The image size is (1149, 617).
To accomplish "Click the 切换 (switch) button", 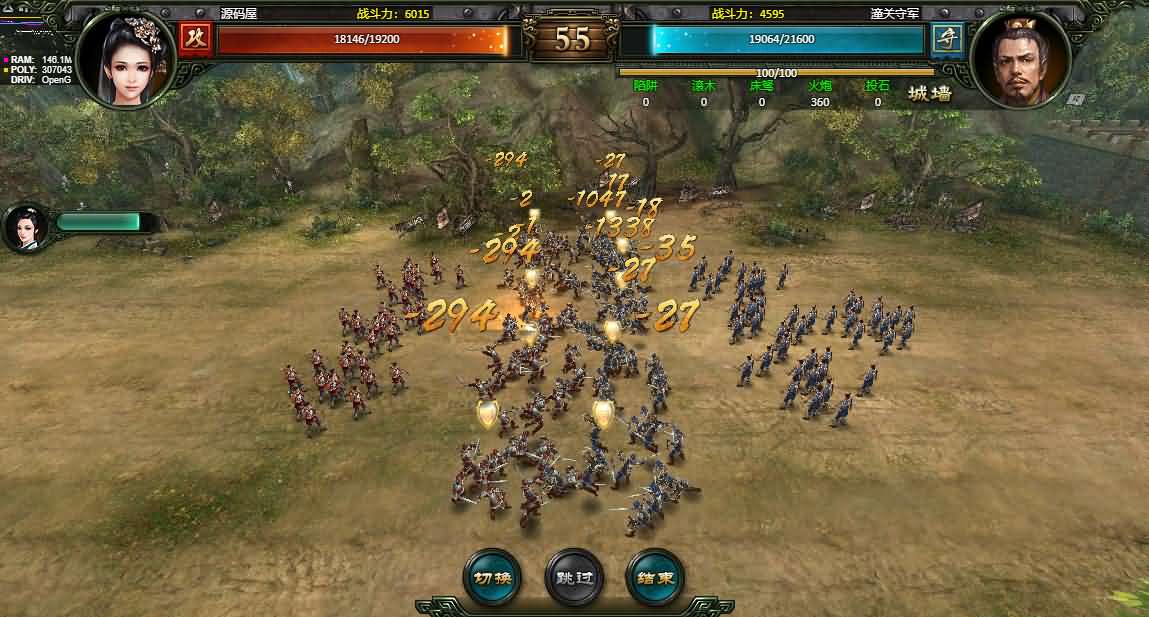I will click(492, 577).
